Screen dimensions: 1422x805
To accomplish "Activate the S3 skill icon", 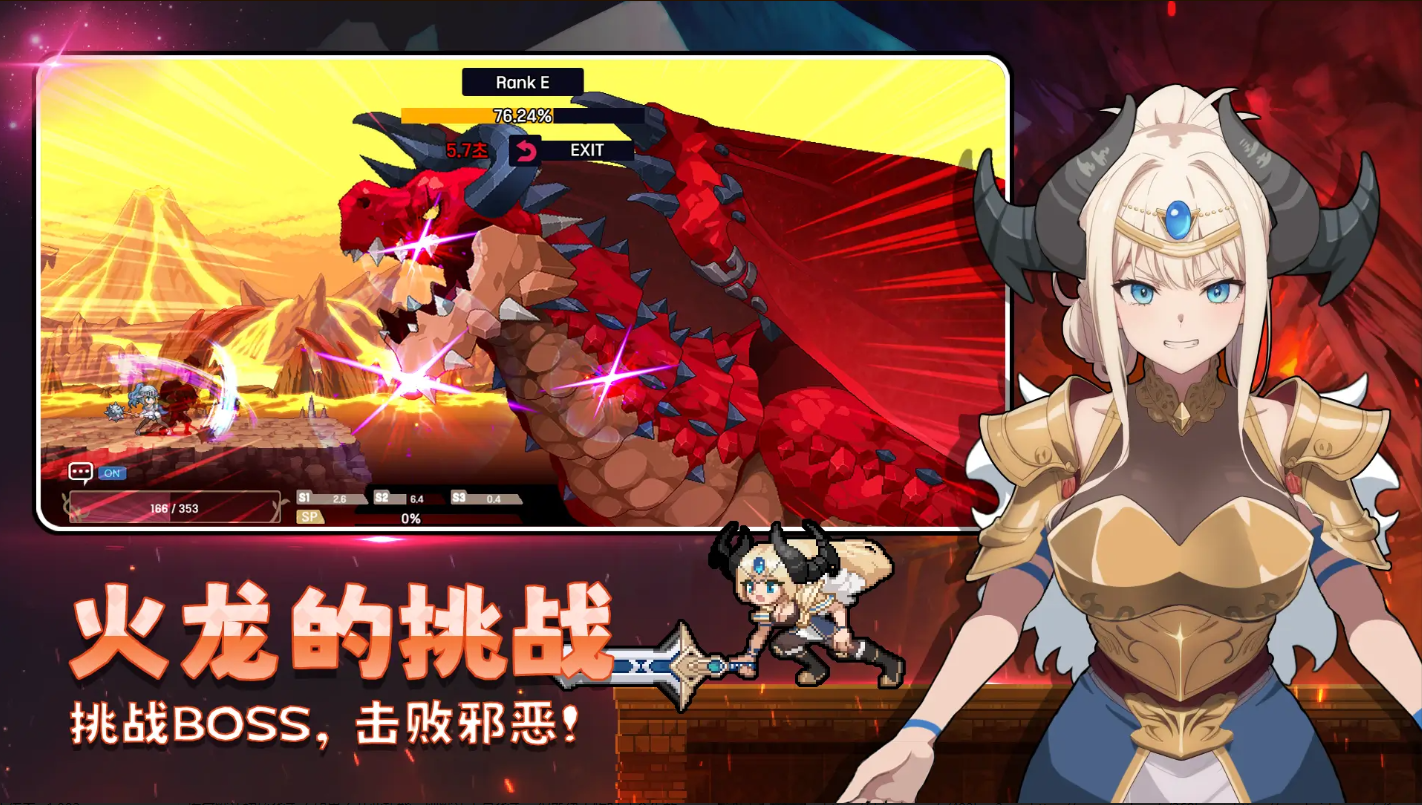I will click(x=459, y=496).
